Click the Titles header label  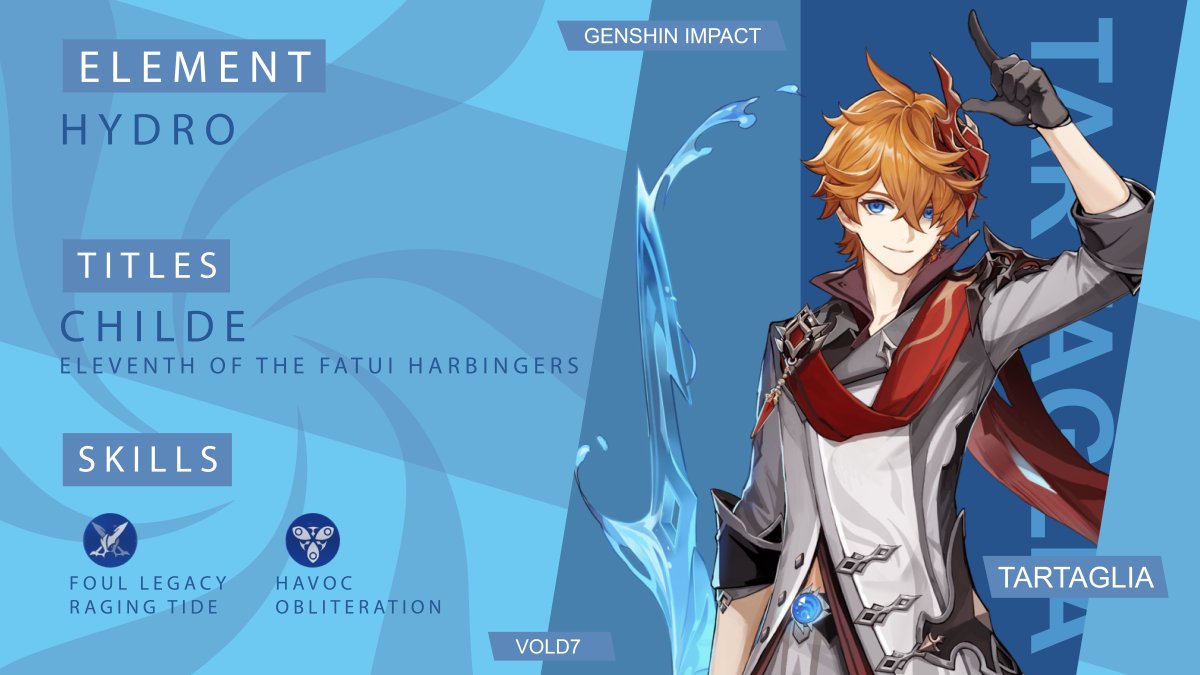(x=147, y=265)
